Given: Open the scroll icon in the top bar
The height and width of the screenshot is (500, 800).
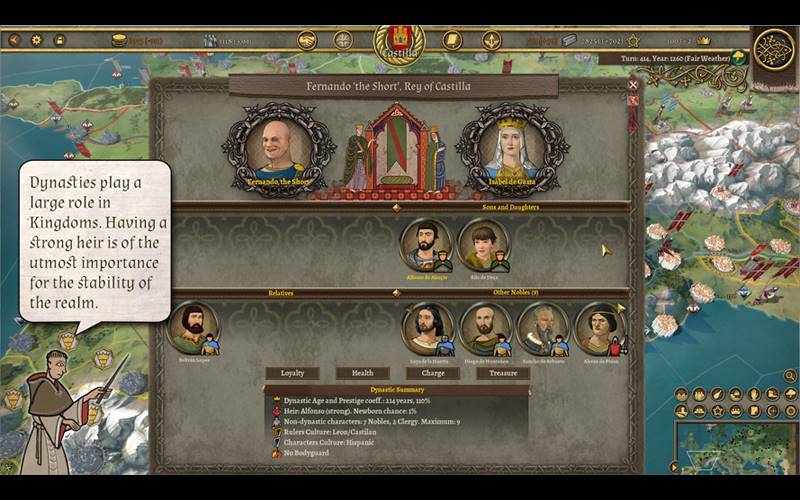Looking at the screenshot, I should tap(452, 41).
